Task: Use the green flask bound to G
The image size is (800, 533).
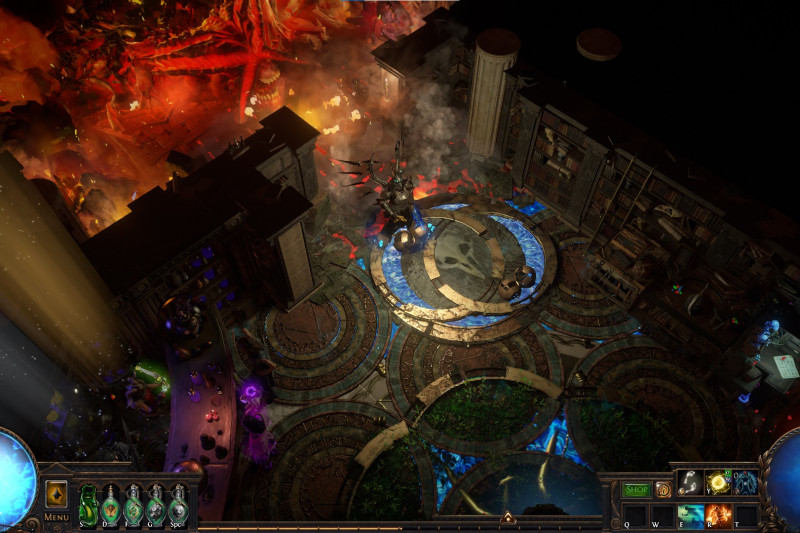Action: pos(155,503)
